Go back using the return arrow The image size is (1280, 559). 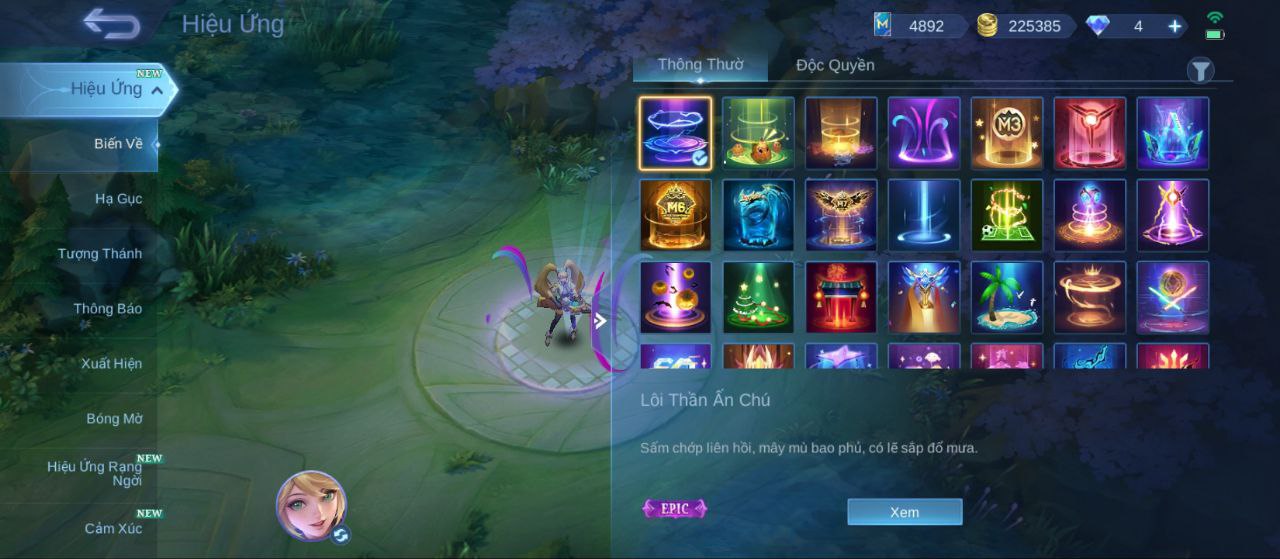click(x=111, y=23)
